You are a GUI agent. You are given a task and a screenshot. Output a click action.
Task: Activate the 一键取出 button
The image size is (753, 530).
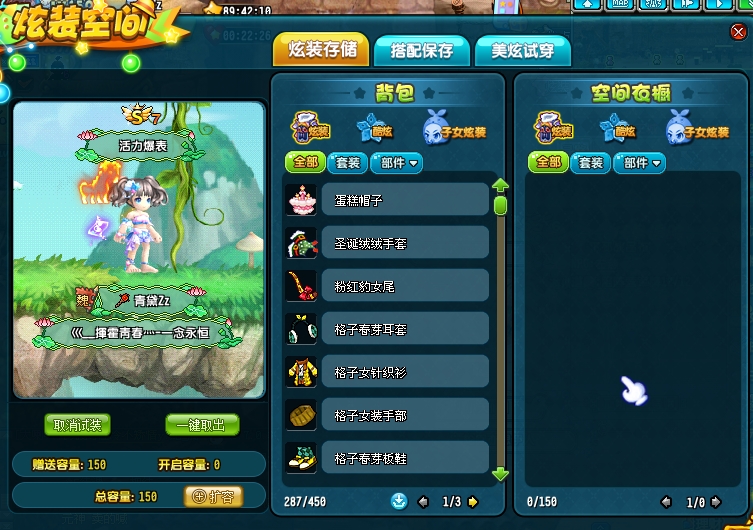pos(202,425)
